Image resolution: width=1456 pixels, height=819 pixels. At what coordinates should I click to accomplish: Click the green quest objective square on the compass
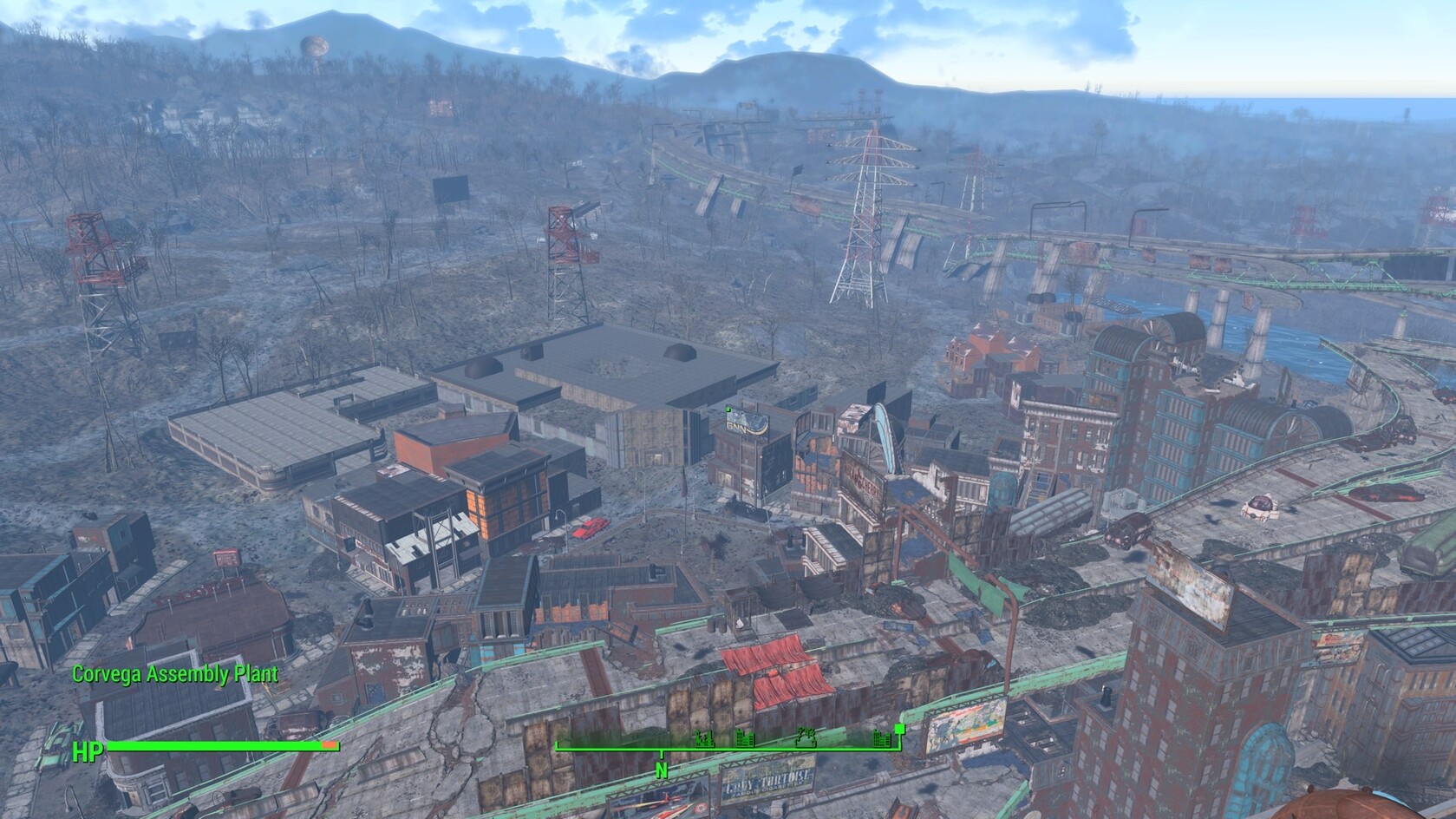900,730
